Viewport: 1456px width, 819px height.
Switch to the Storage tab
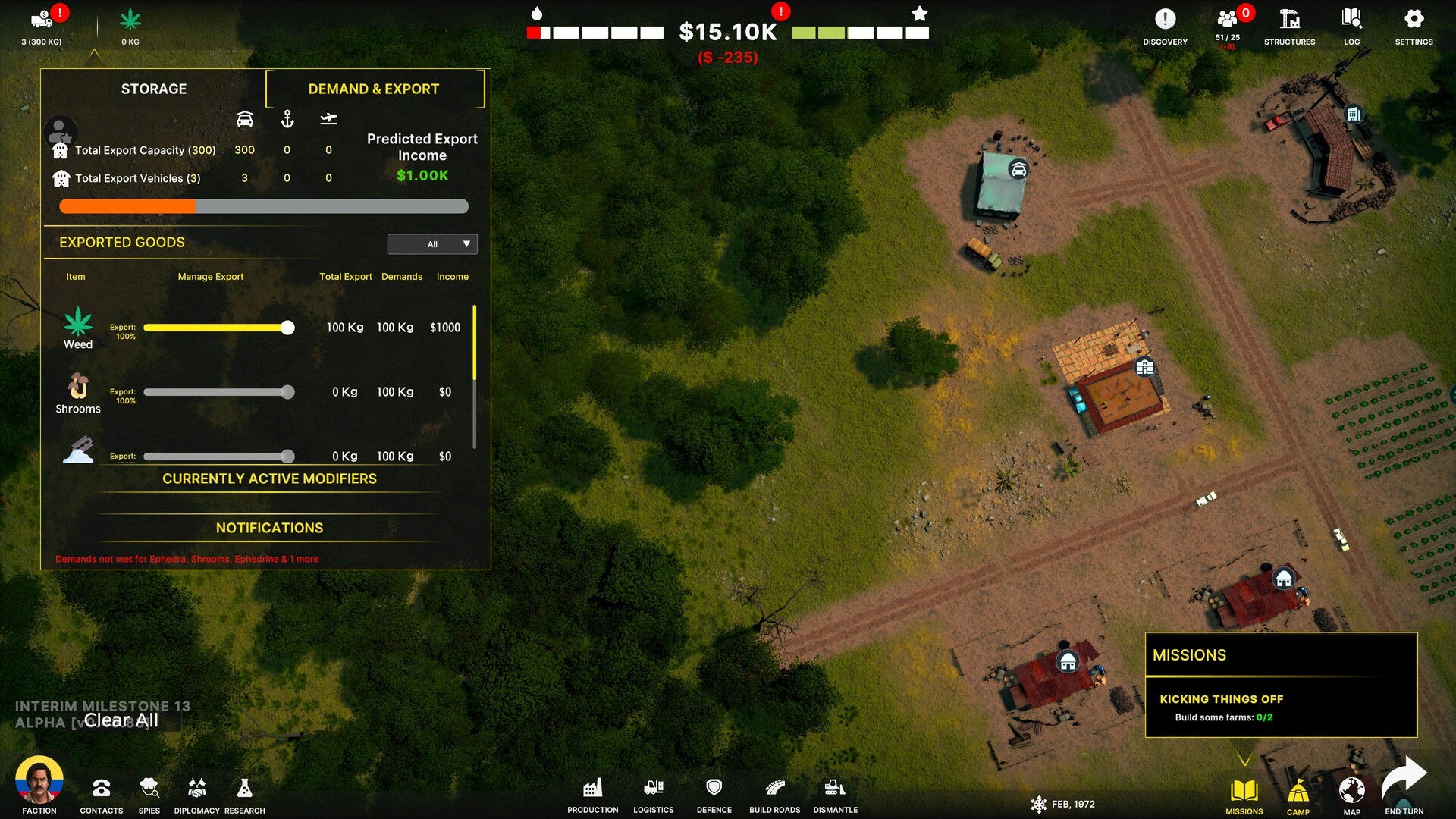point(153,89)
